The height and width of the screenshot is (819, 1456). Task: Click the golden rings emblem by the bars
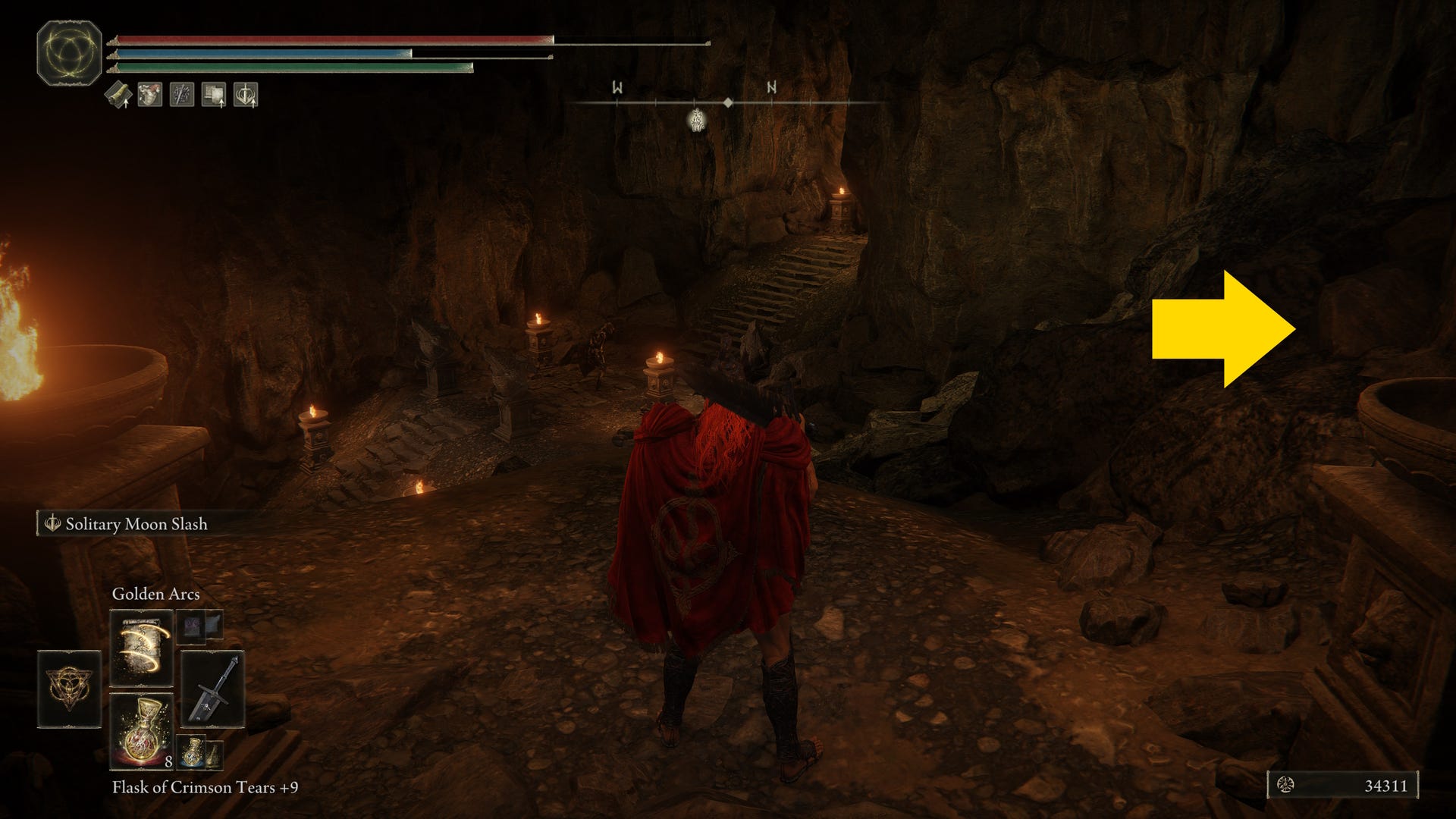pyautogui.click(x=69, y=52)
